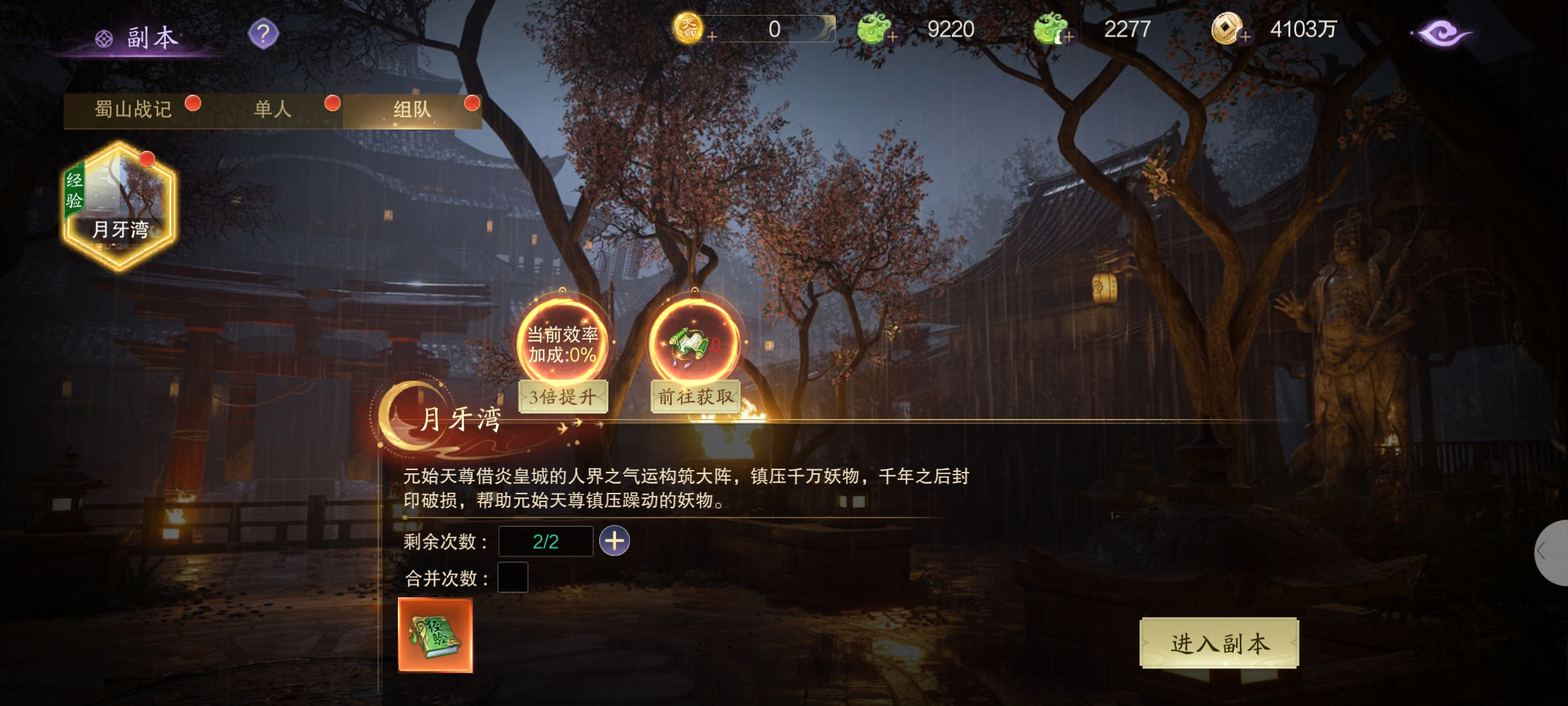Add remaining attempts with the plus button
Viewport: 1568px width, 706px height.
click(614, 541)
